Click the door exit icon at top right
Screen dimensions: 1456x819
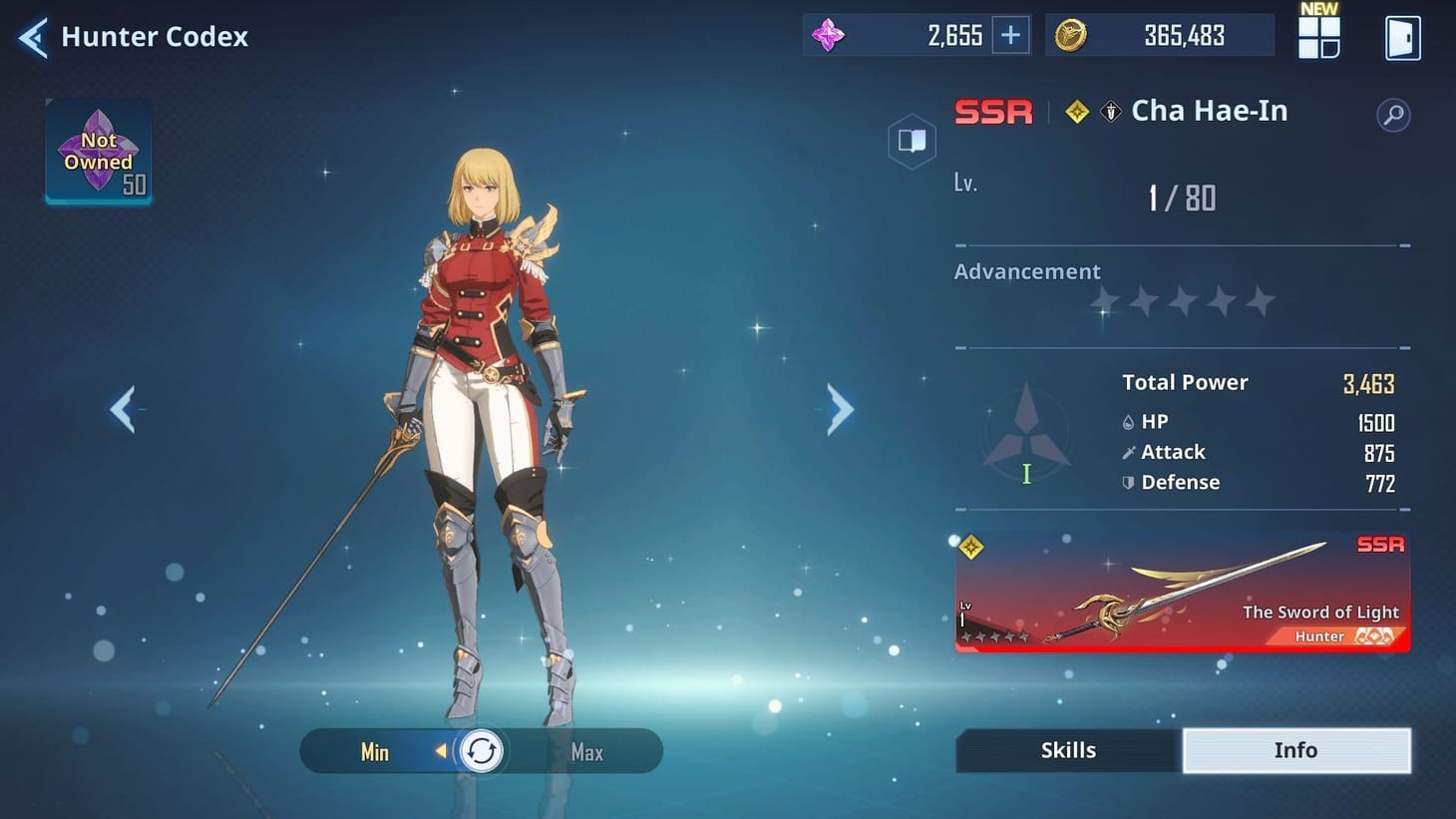(1403, 35)
